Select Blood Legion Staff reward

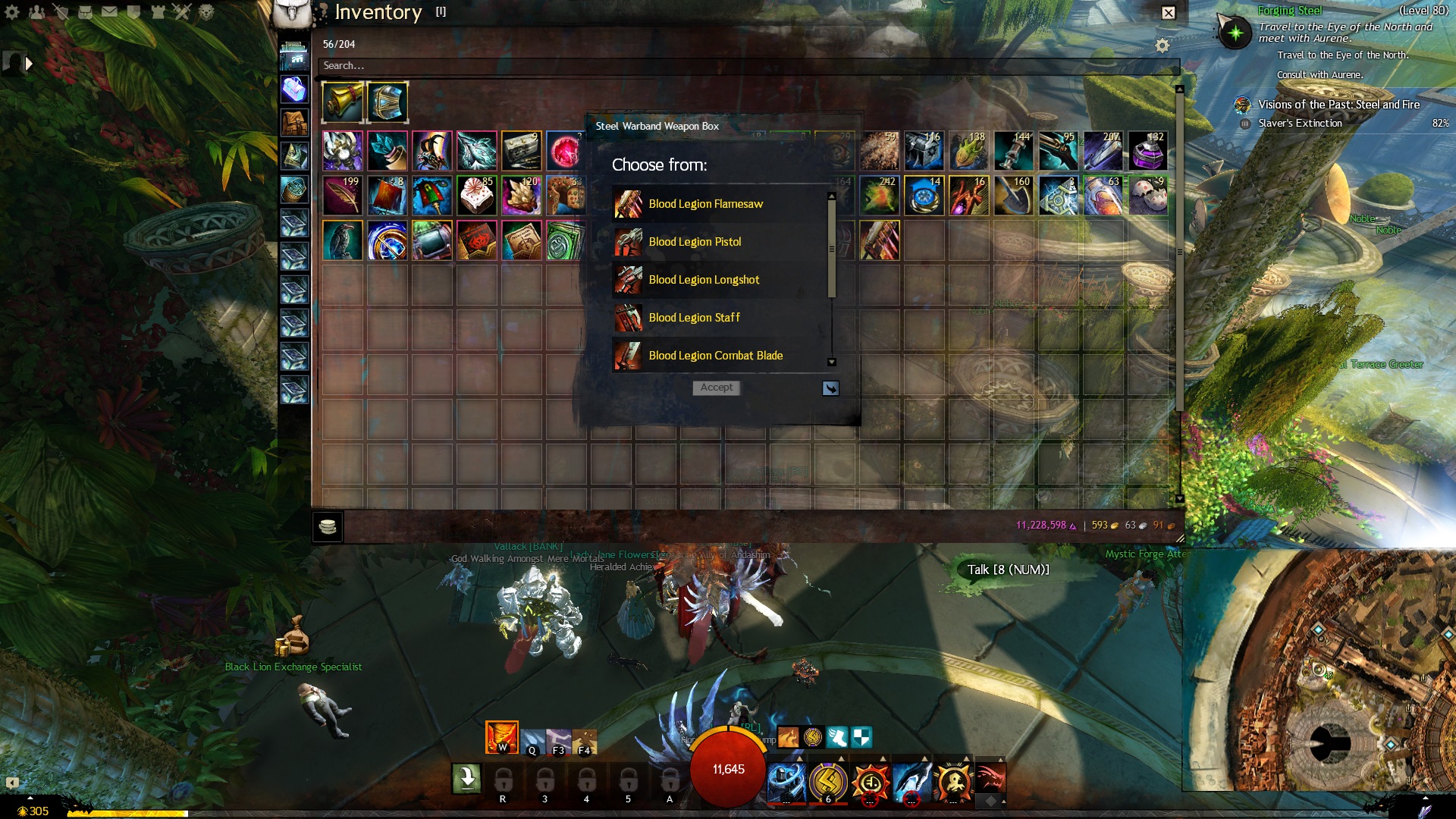[694, 318]
